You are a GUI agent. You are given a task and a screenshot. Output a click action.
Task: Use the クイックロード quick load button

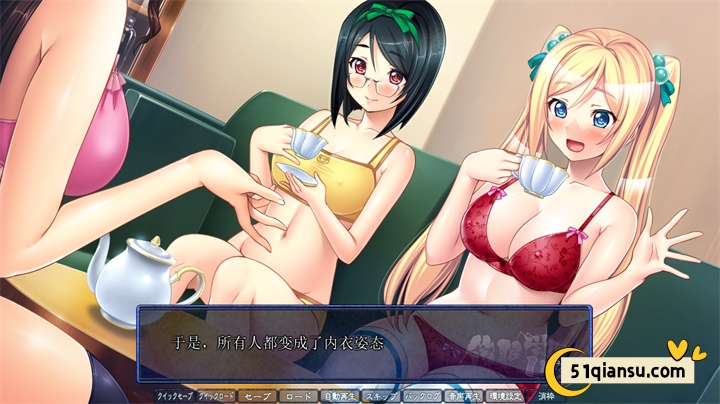[217, 396]
